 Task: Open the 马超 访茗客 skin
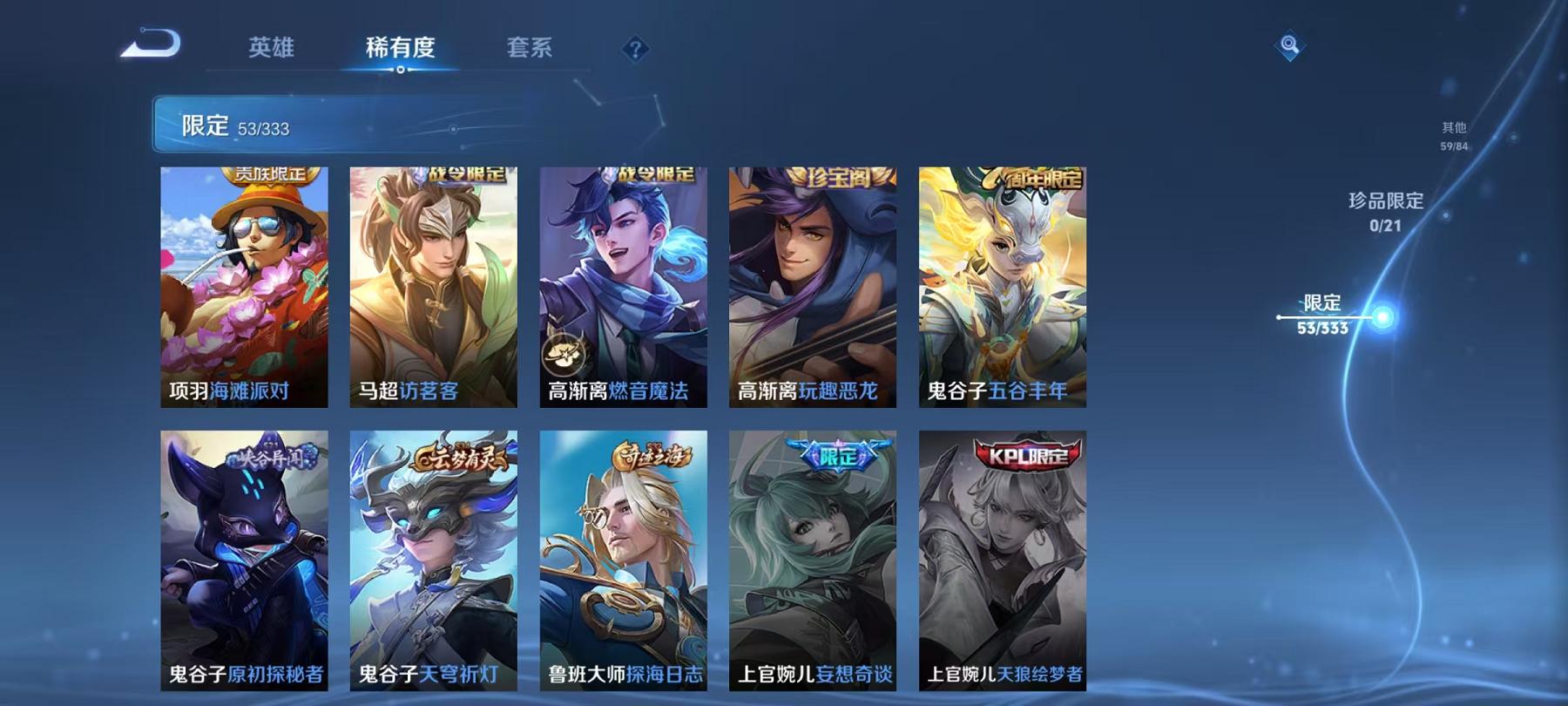pyautogui.click(x=433, y=288)
